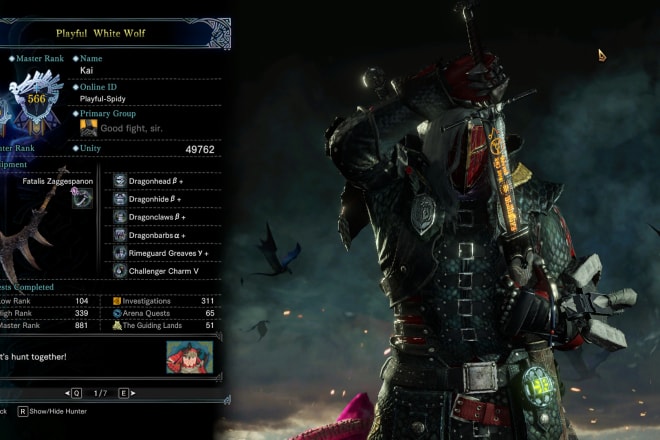Select the Dragonhead β+ helm entry

click(160, 181)
